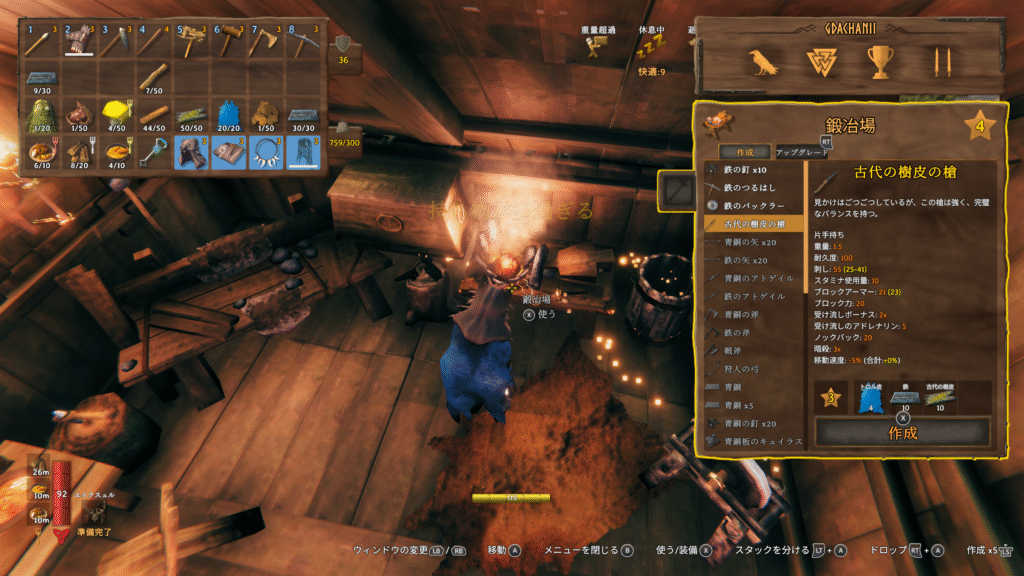This screenshot has height=576, width=1024.
Task: Switch to the アップグレード upgrade tab
Action: (801, 152)
